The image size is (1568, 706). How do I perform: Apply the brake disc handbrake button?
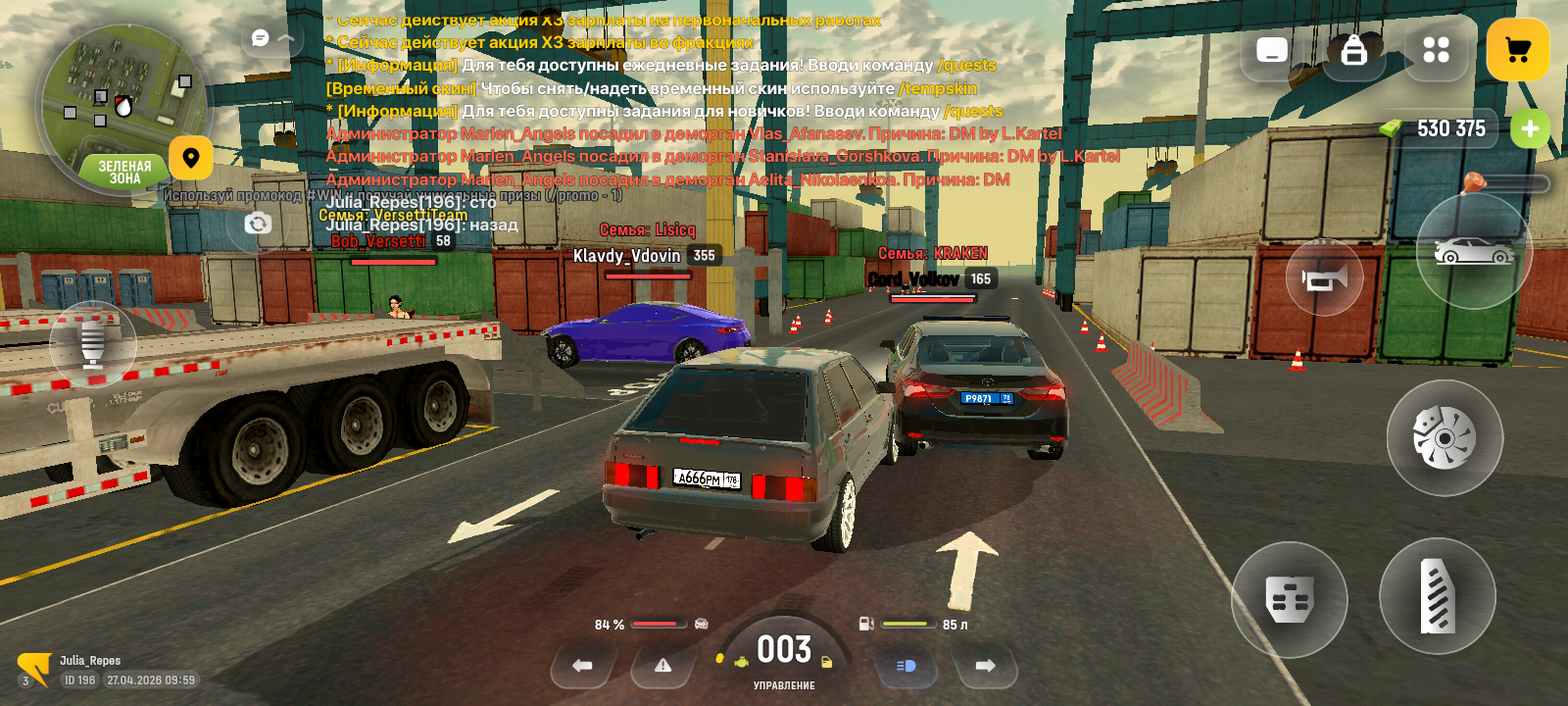1444,437
